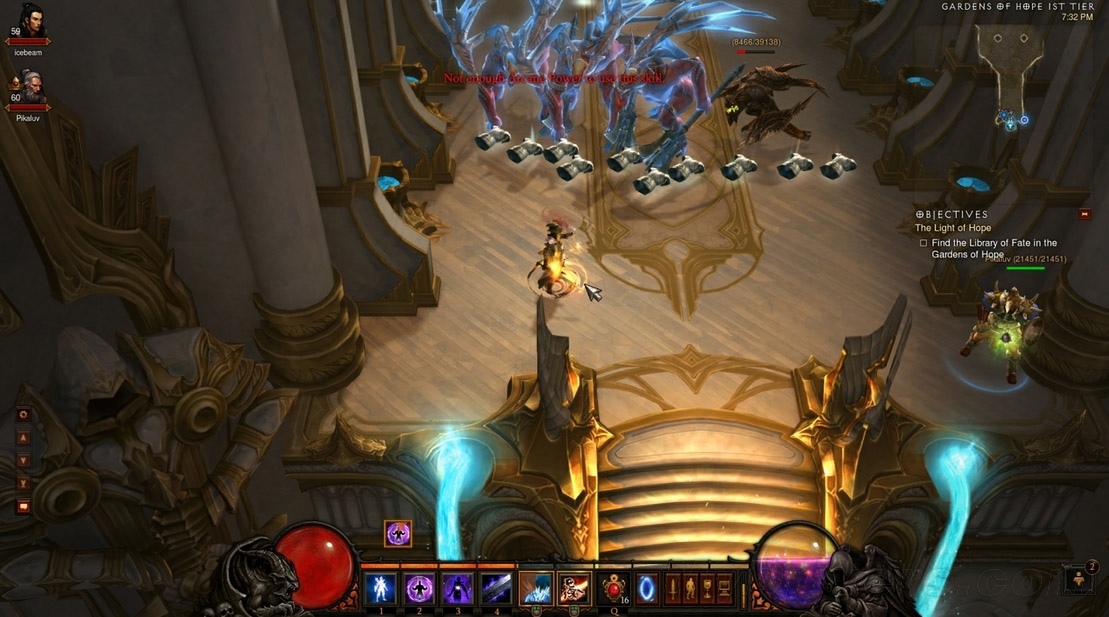Use the dark purple silhouette skill in slot 3
This screenshot has width=1109, height=617.
tap(458, 588)
